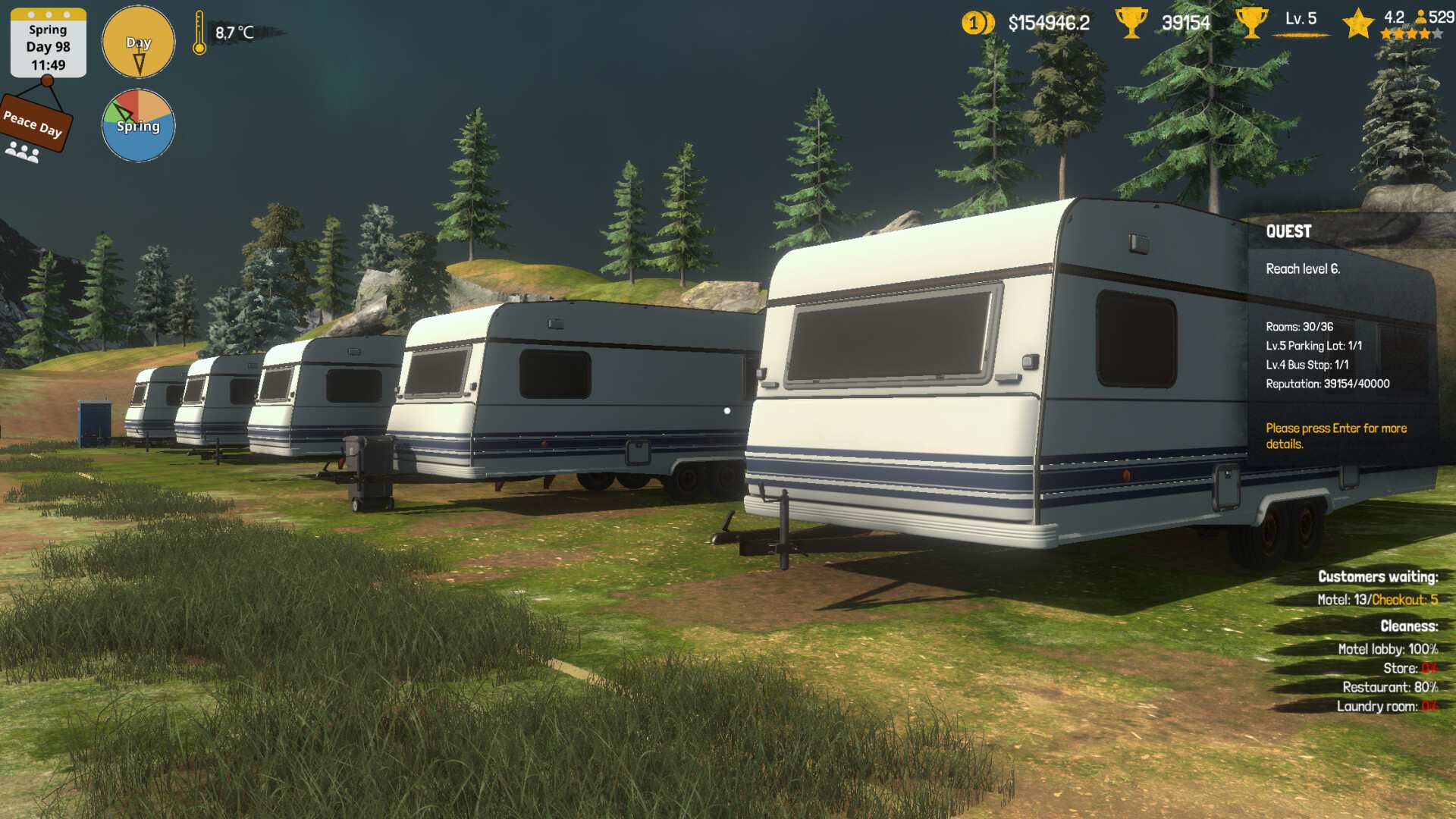Collapse the Cleaness section

click(1410, 626)
